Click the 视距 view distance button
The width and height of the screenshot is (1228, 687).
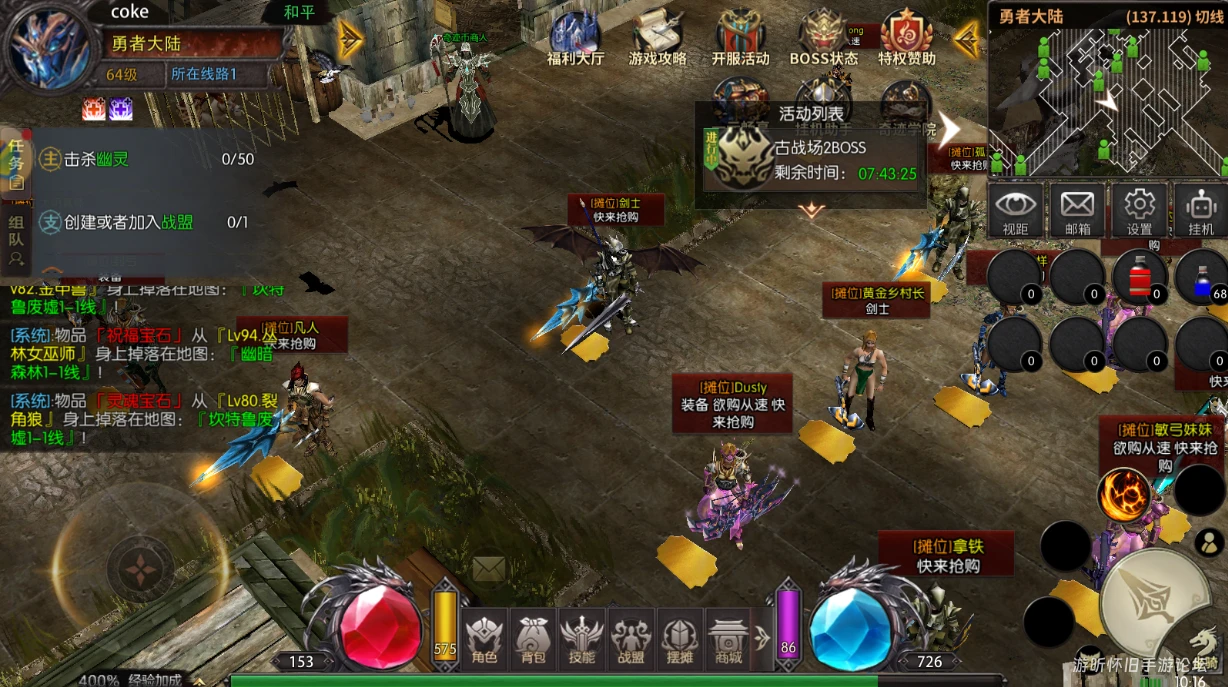coord(1015,211)
